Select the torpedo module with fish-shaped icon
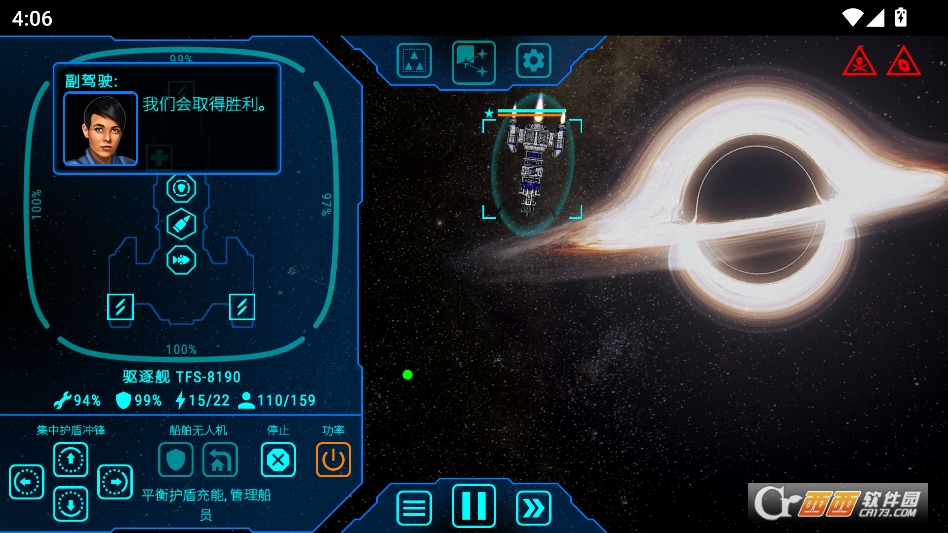Viewport: 948px width, 533px height. coord(181,260)
